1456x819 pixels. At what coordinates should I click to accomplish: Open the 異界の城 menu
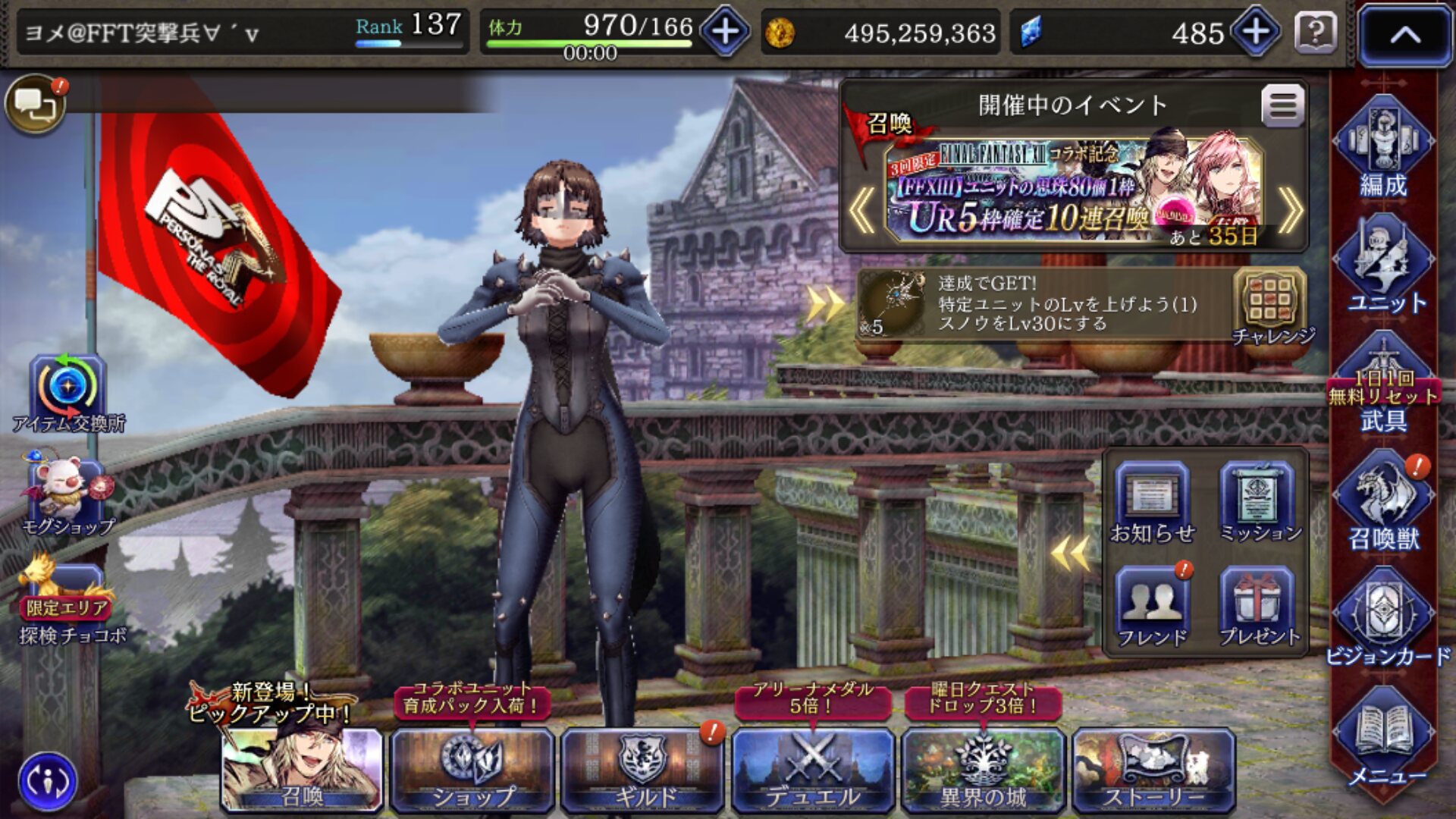click(x=983, y=770)
